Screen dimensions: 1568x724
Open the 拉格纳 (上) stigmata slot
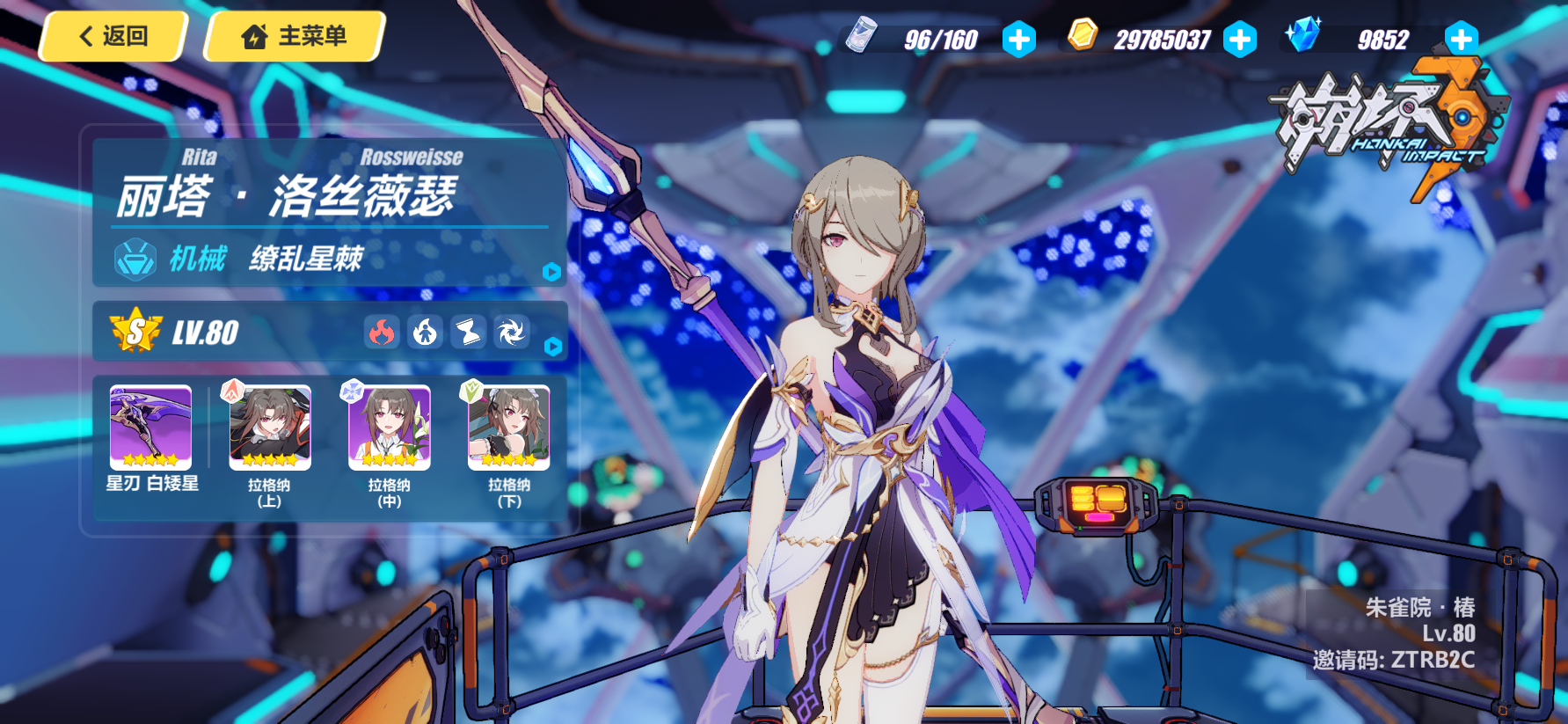270,428
